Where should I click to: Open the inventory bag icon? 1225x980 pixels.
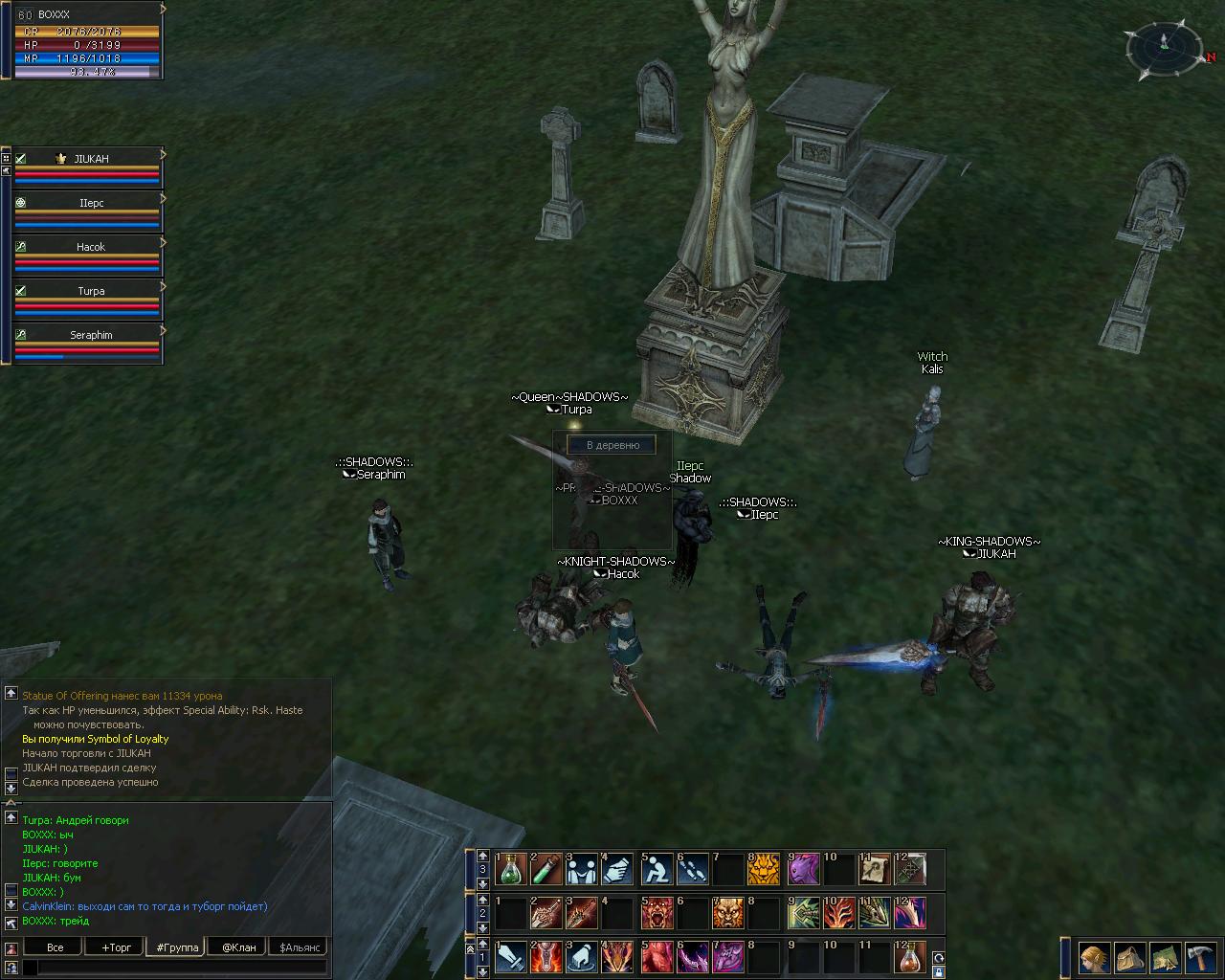pos(1129,957)
